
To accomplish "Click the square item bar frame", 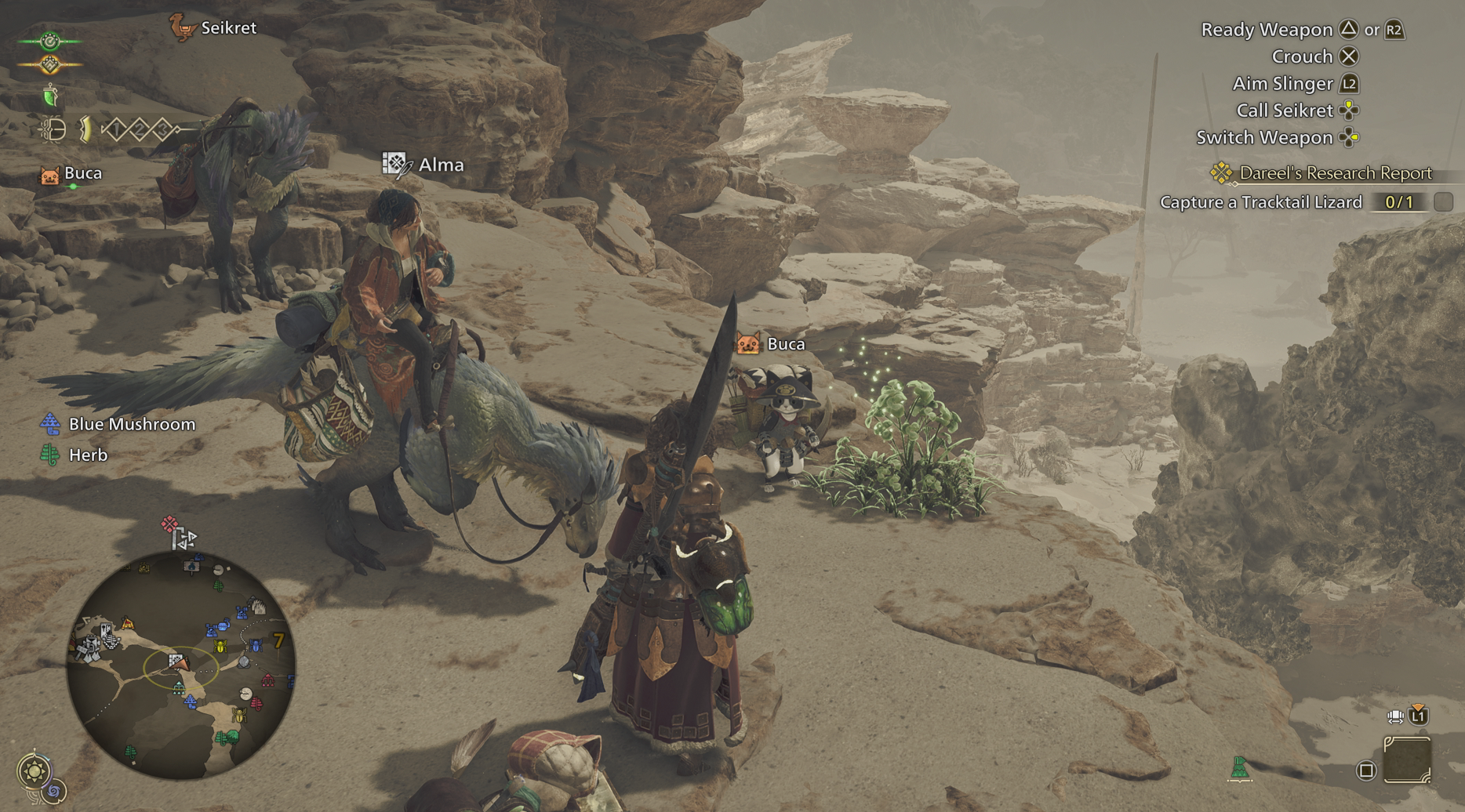I will 1408,761.
